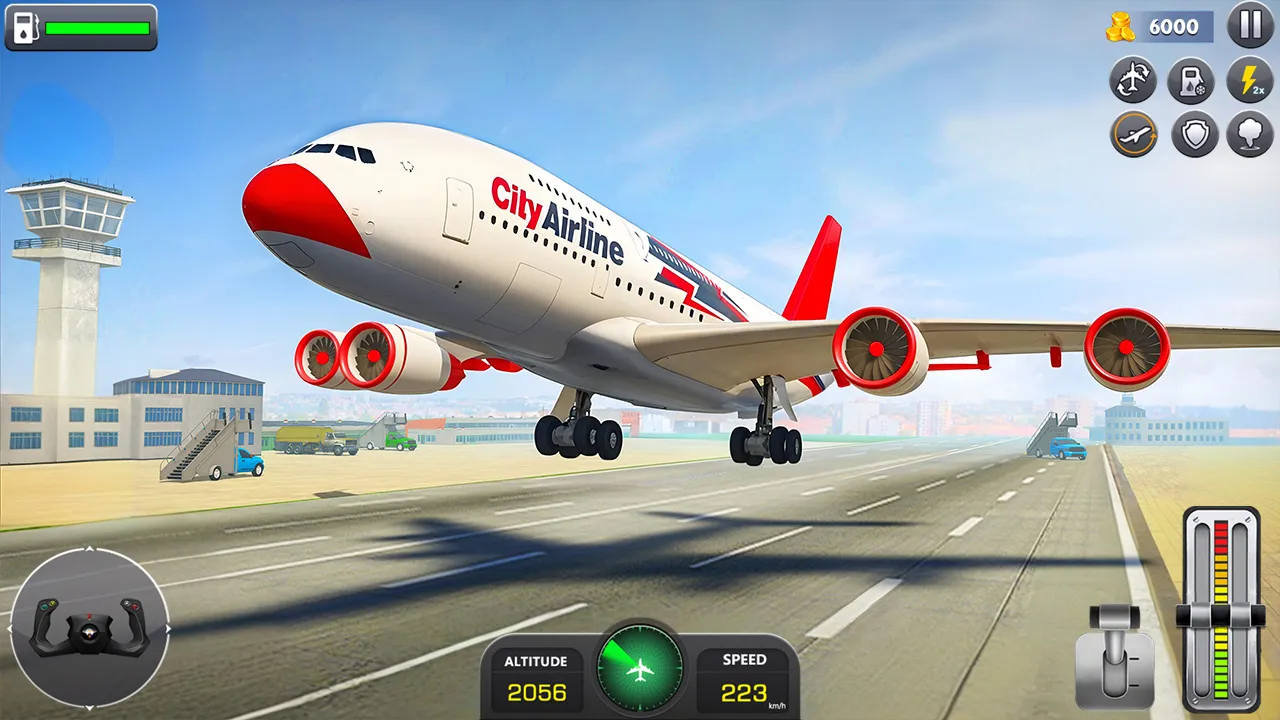Viewport: 1280px width, 720px height.
Task: Check the fuel gauge icon
Action: point(23,28)
